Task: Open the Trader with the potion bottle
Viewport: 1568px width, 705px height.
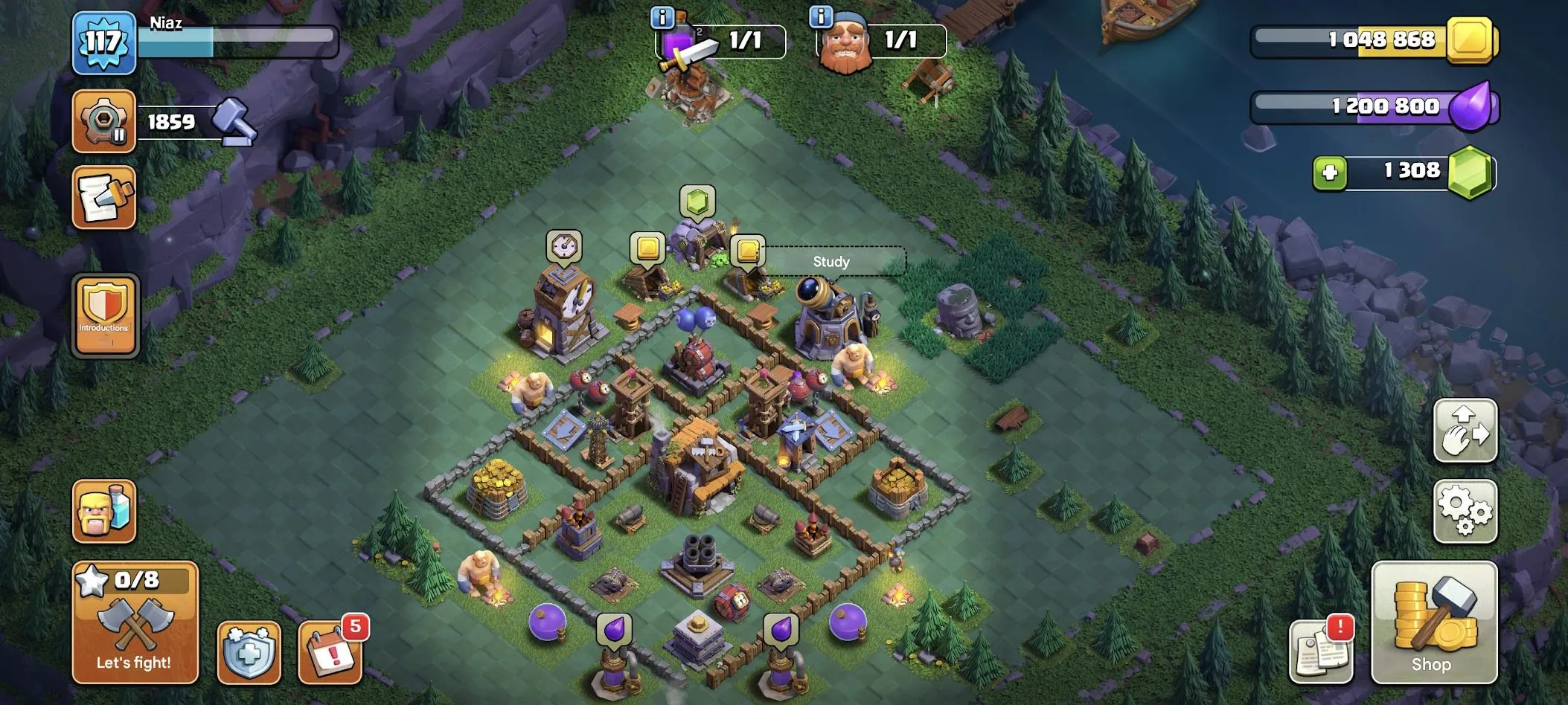Action: click(x=104, y=510)
